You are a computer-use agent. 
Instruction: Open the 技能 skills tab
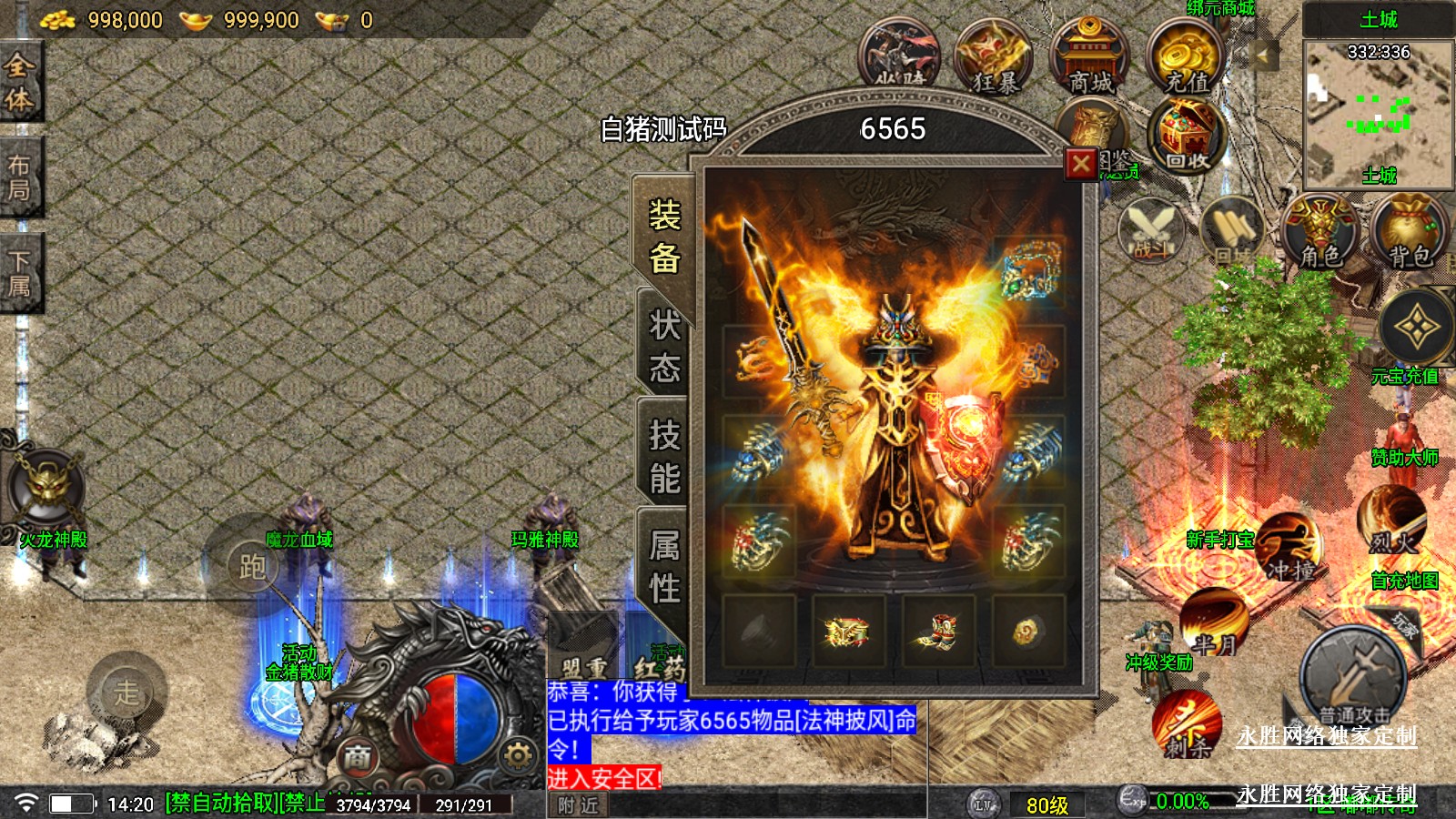tap(664, 457)
